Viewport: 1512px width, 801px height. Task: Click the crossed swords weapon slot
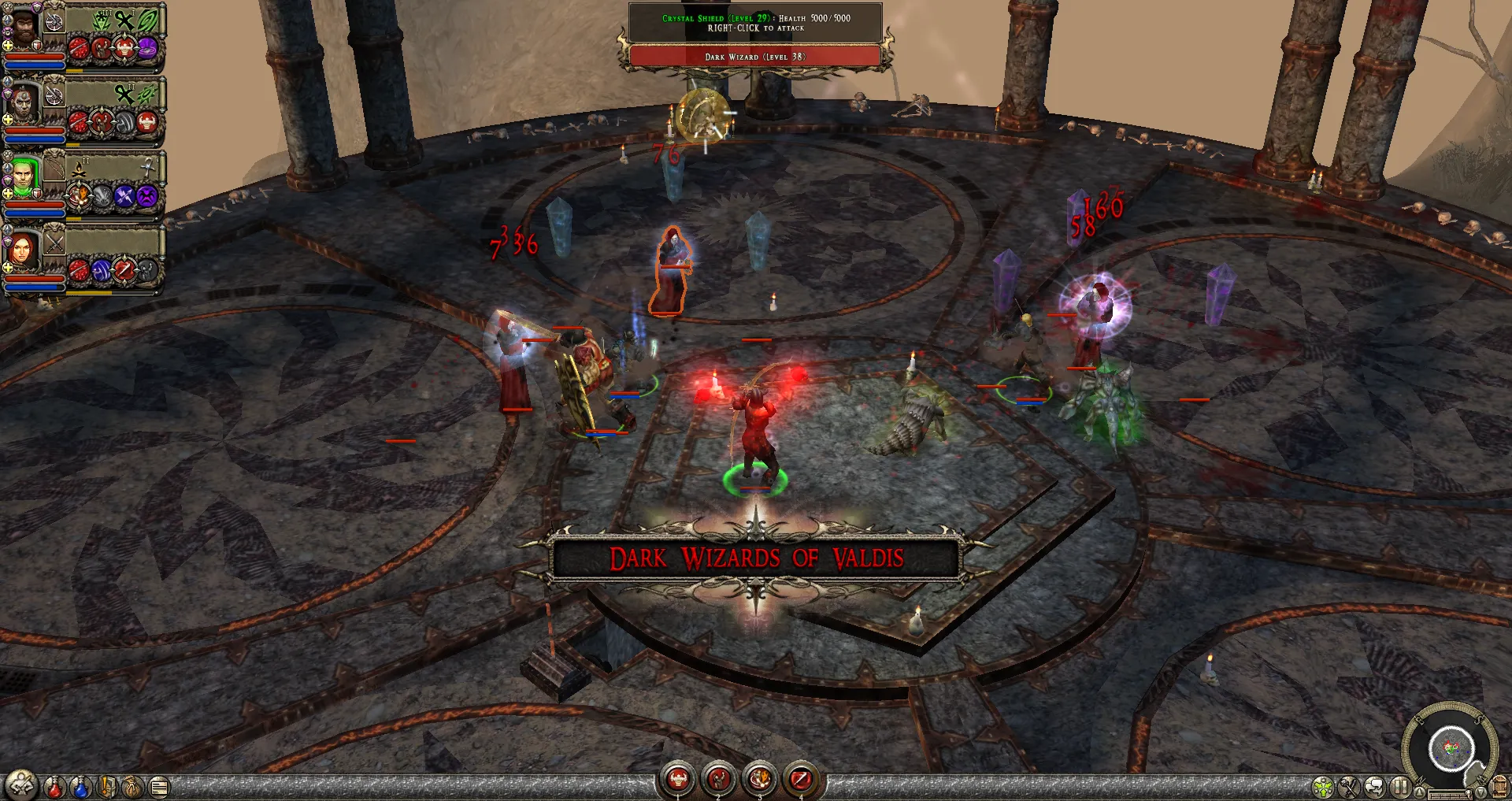click(54, 243)
